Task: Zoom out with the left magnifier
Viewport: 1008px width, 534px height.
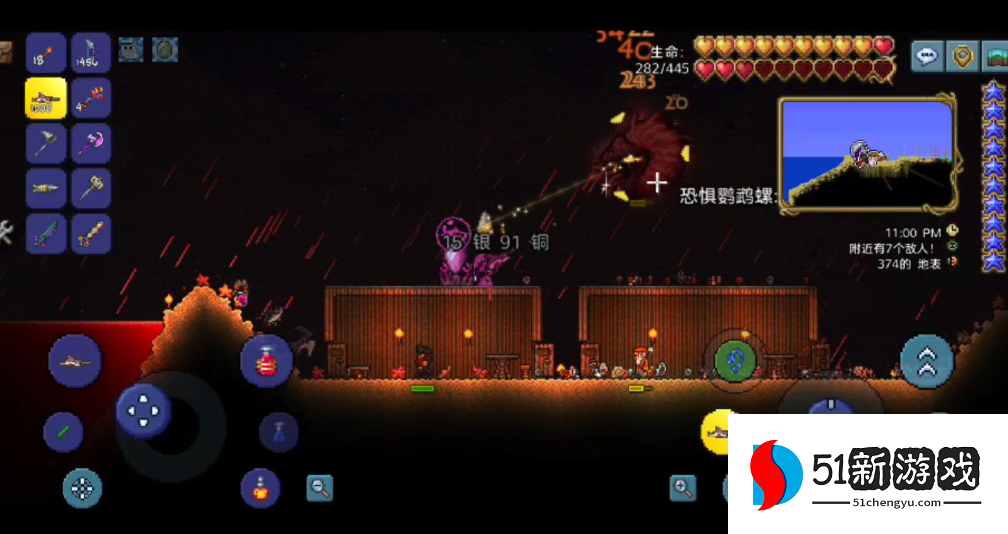Action: 319,488
